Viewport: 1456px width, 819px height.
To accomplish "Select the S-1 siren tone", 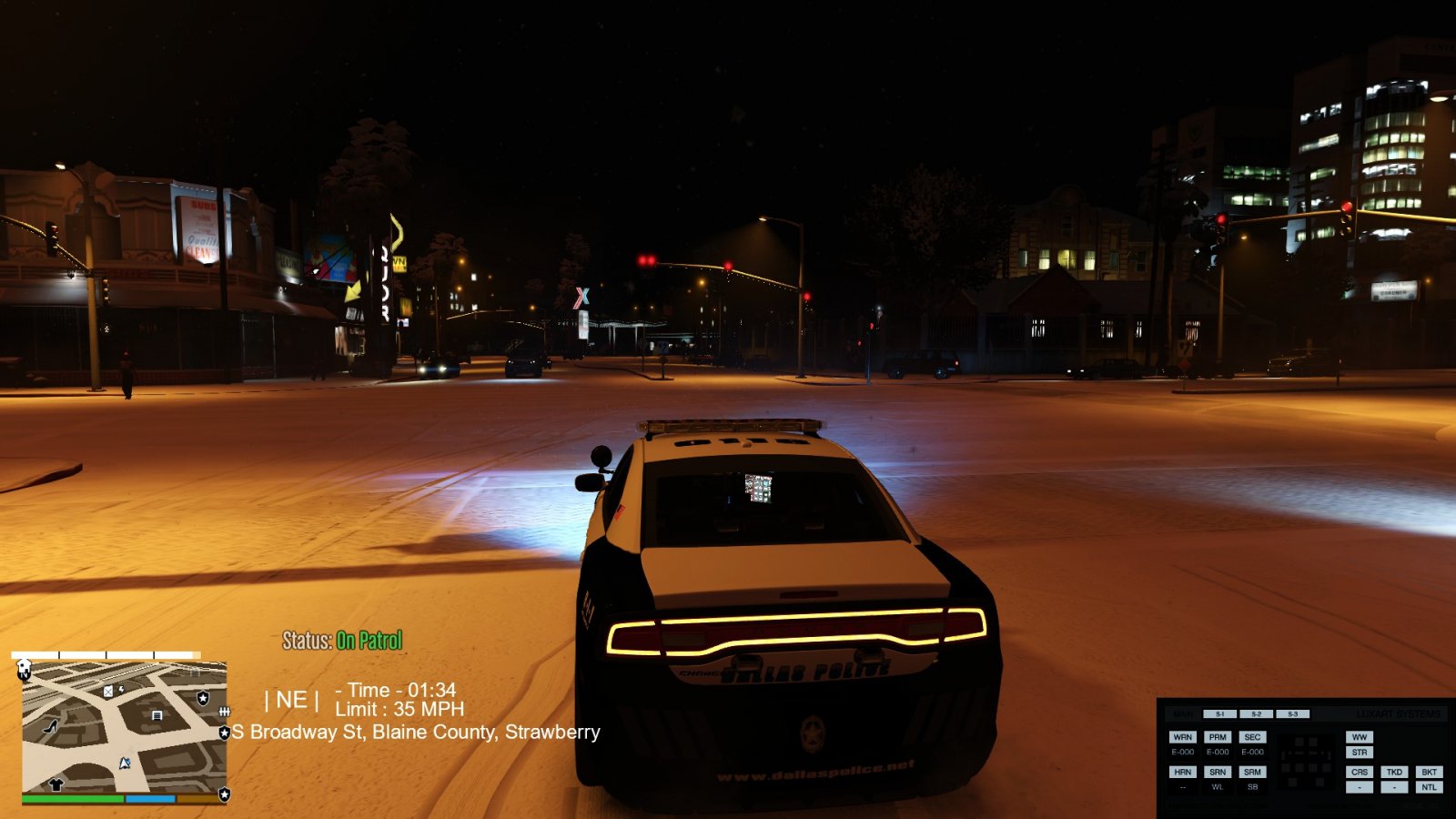I will (1219, 714).
